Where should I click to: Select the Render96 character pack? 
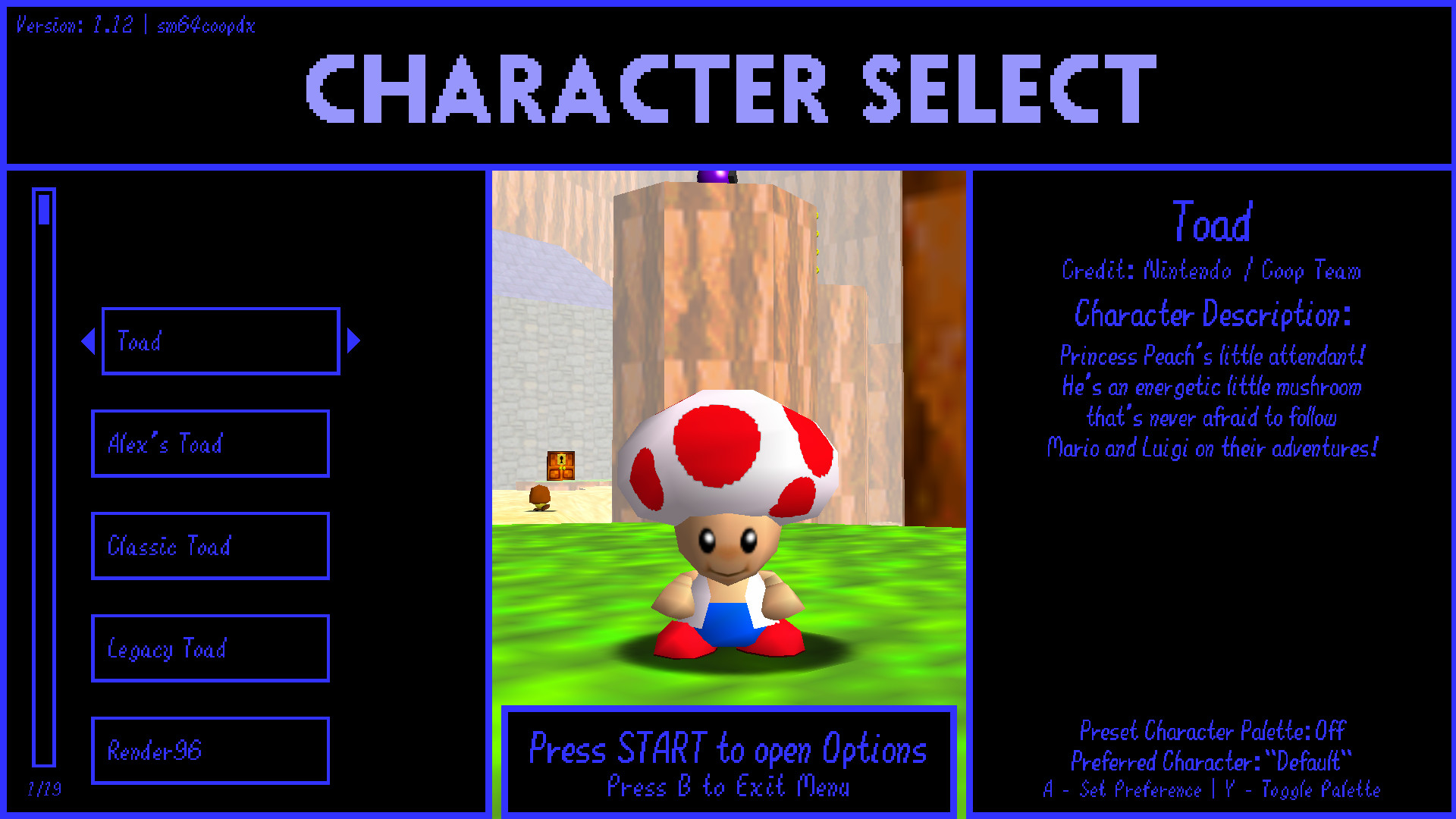(210, 751)
